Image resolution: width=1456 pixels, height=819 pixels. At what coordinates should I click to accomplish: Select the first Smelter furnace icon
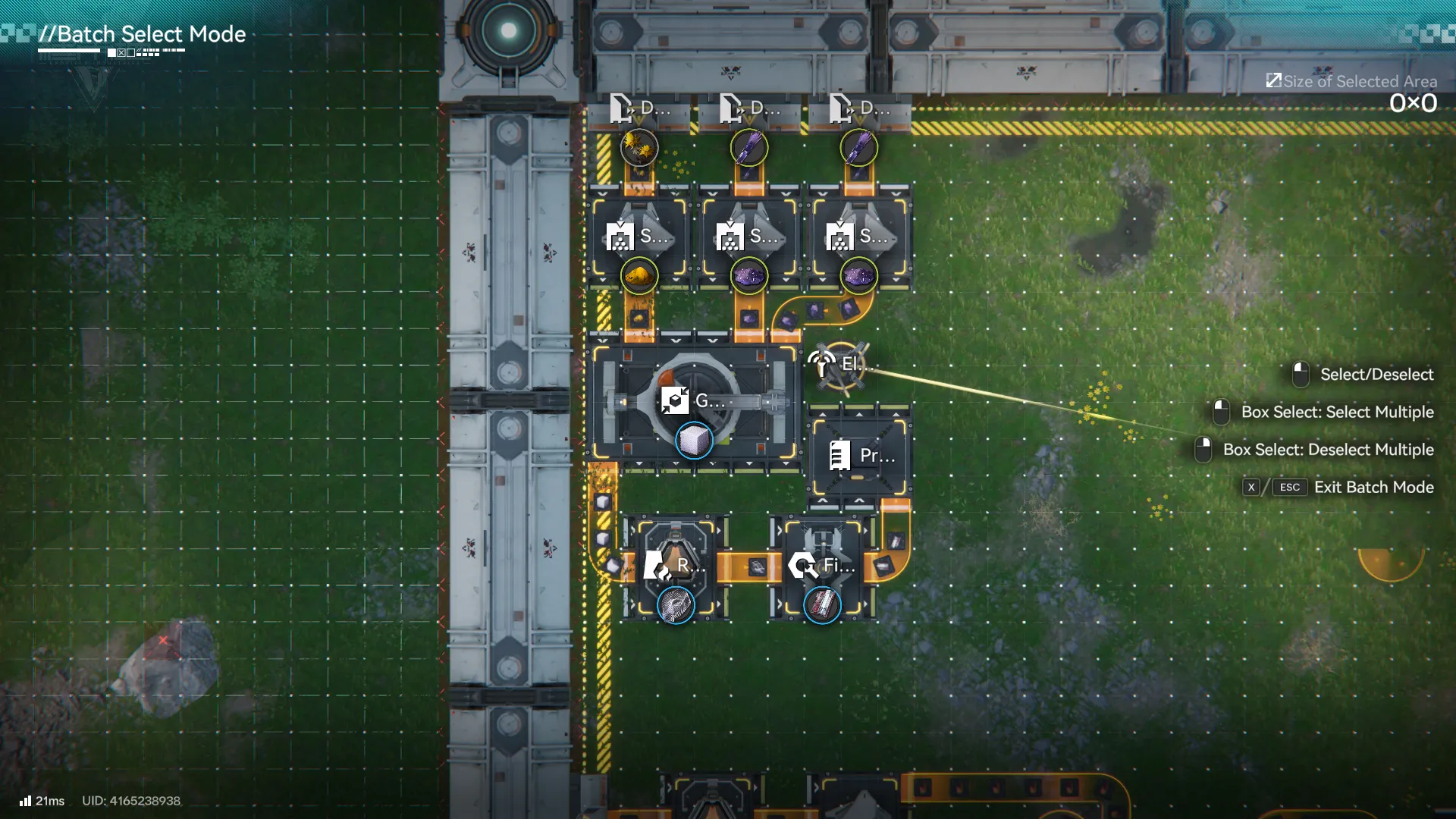(x=622, y=237)
